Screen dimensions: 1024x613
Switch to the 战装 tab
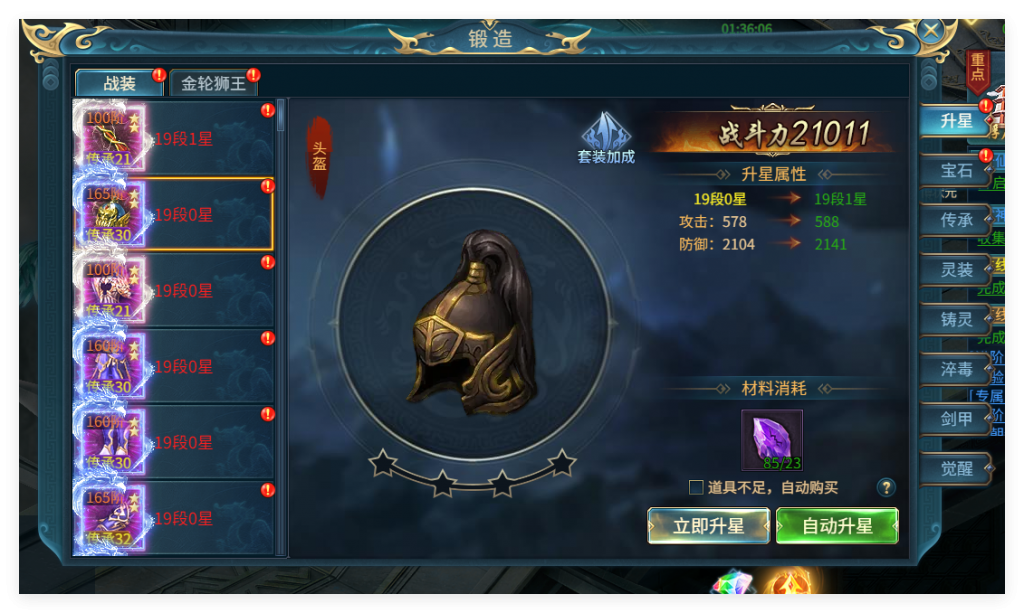pyautogui.click(x=119, y=84)
